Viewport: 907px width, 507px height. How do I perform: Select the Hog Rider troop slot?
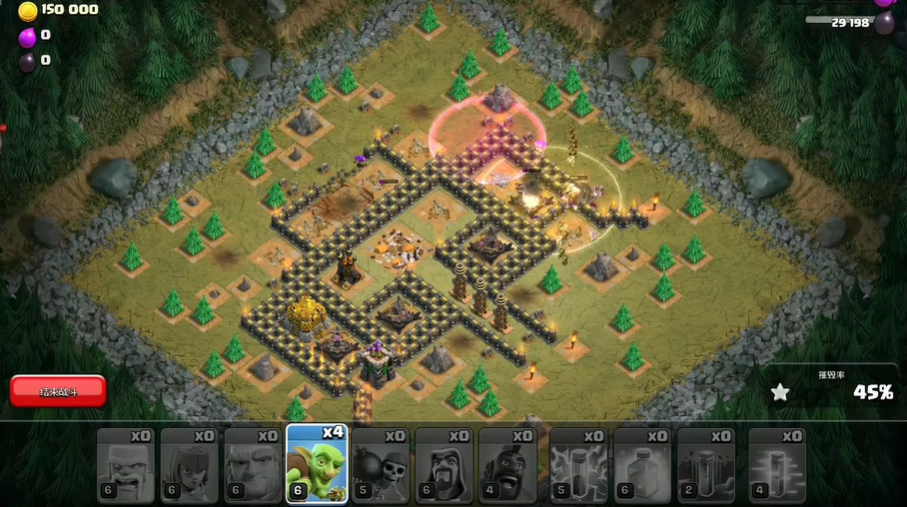(x=507, y=464)
